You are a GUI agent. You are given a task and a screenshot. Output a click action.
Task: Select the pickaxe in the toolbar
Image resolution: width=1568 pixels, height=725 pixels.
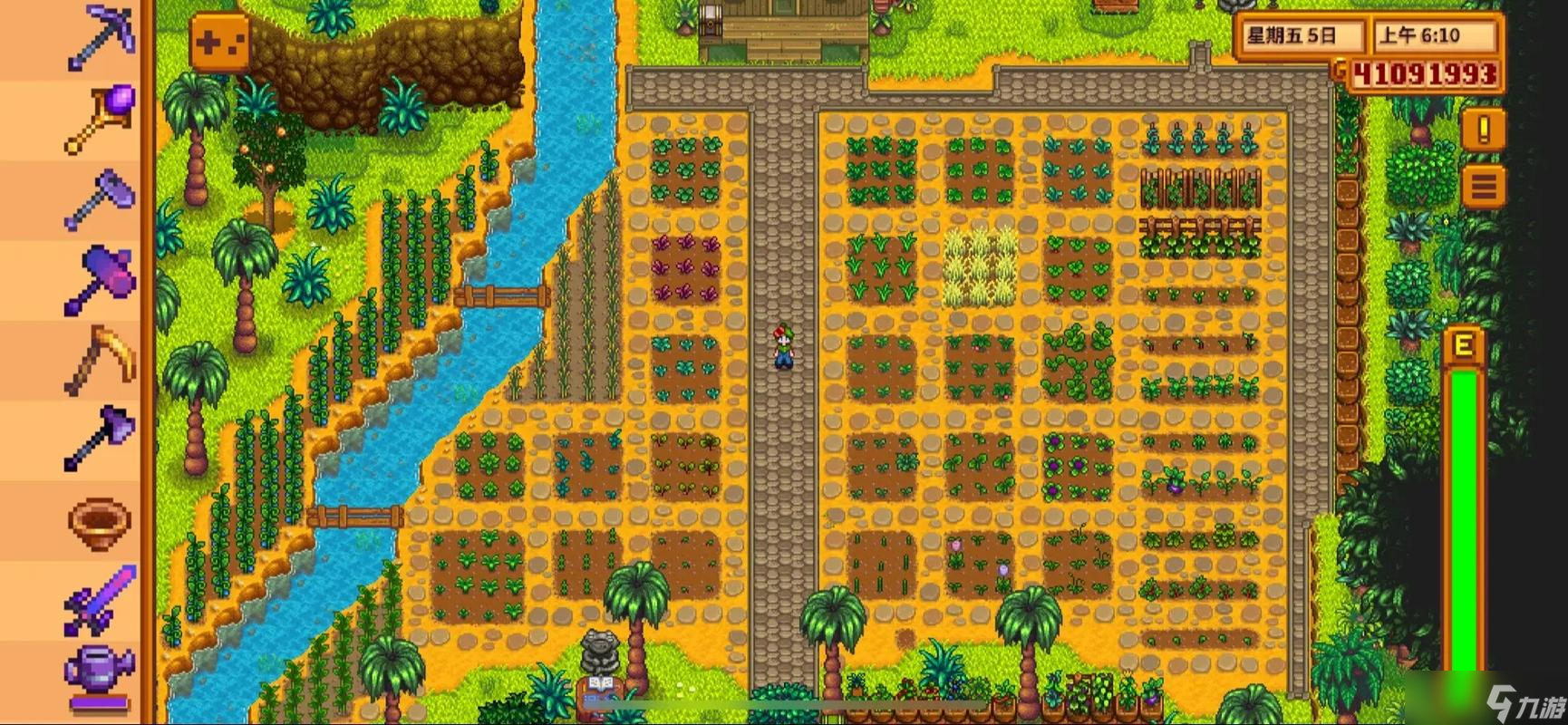(x=102, y=38)
